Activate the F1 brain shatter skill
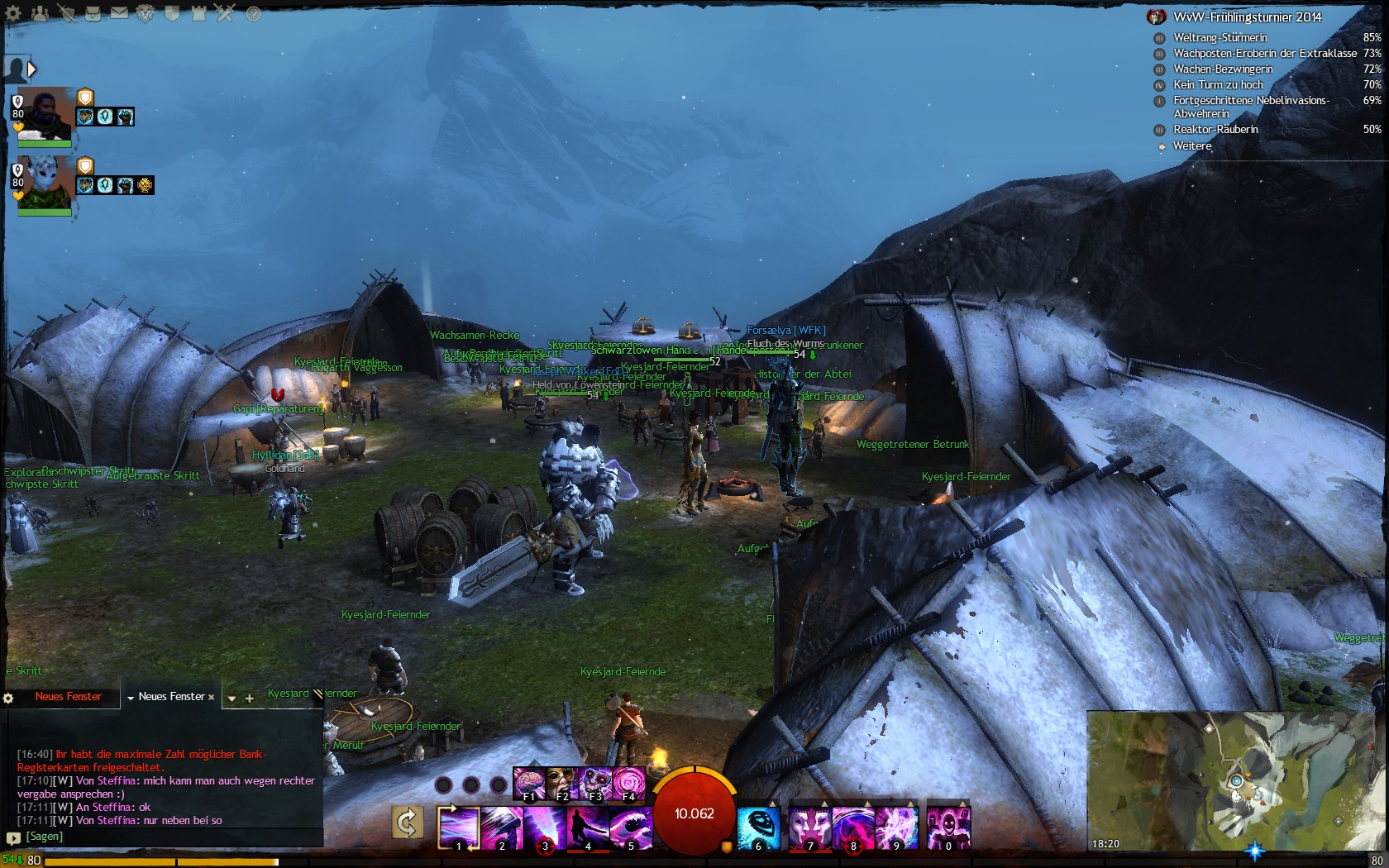 tap(528, 783)
